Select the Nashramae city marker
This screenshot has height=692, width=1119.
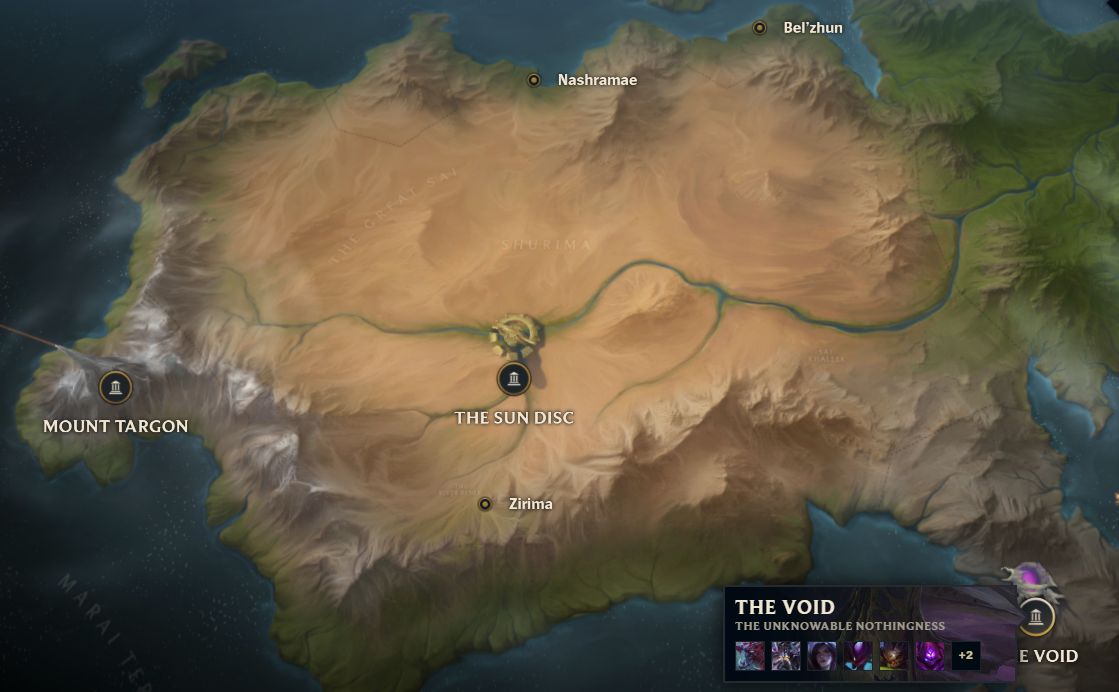[x=534, y=80]
